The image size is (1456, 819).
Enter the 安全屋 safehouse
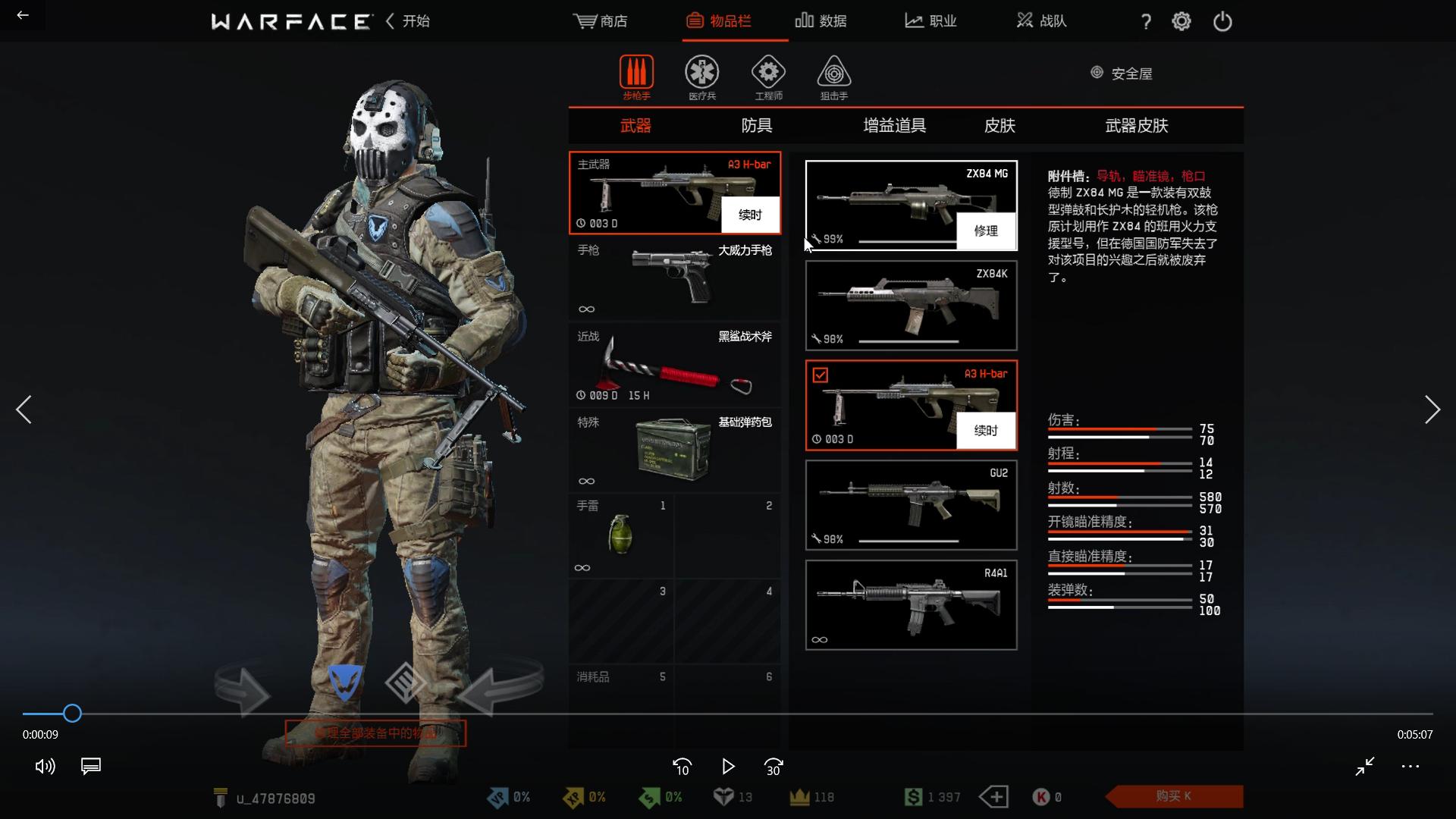click(x=1122, y=74)
